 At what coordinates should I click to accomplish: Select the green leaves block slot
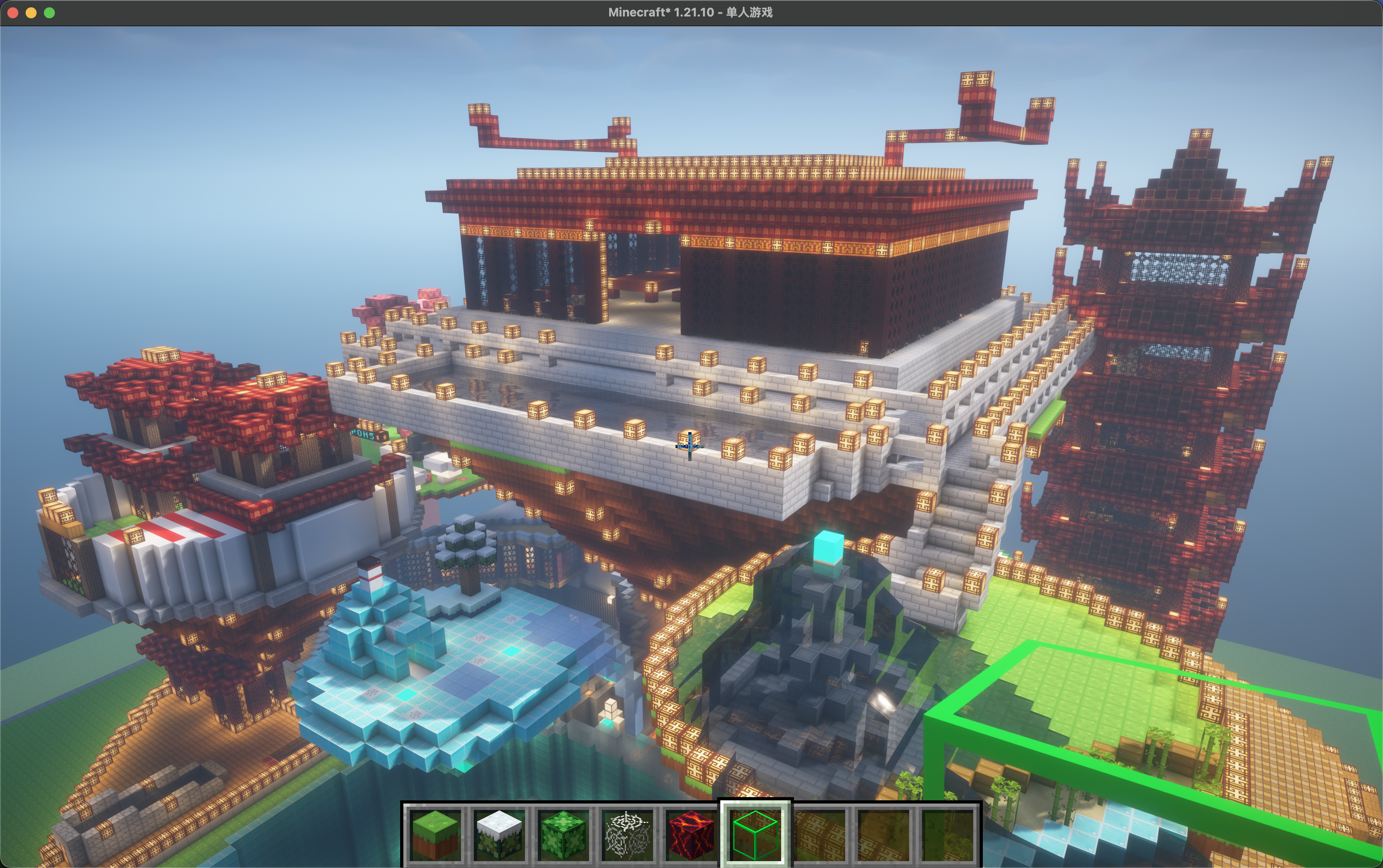tap(563, 834)
